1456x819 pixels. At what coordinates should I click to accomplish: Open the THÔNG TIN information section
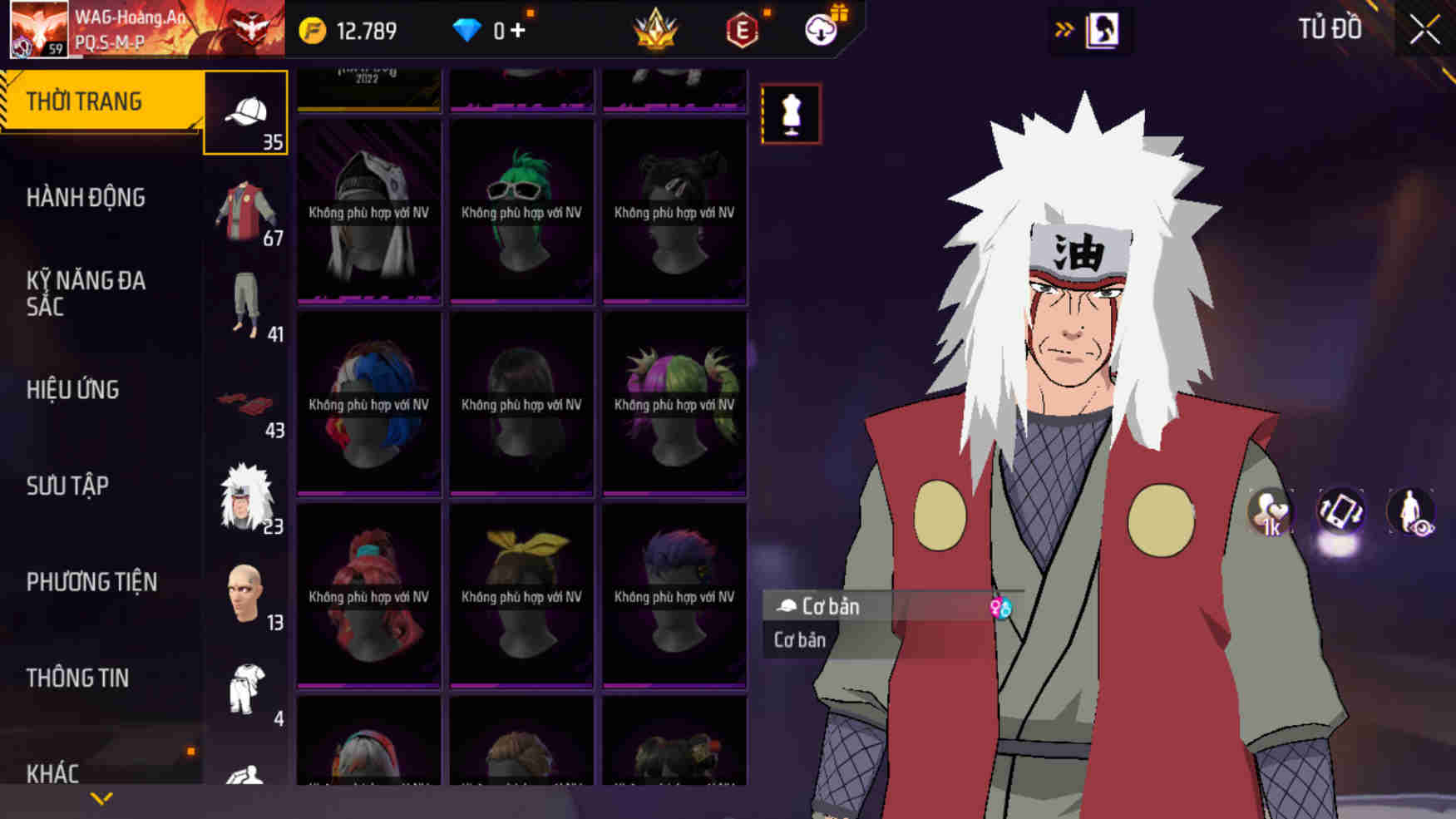click(x=79, y=678)
